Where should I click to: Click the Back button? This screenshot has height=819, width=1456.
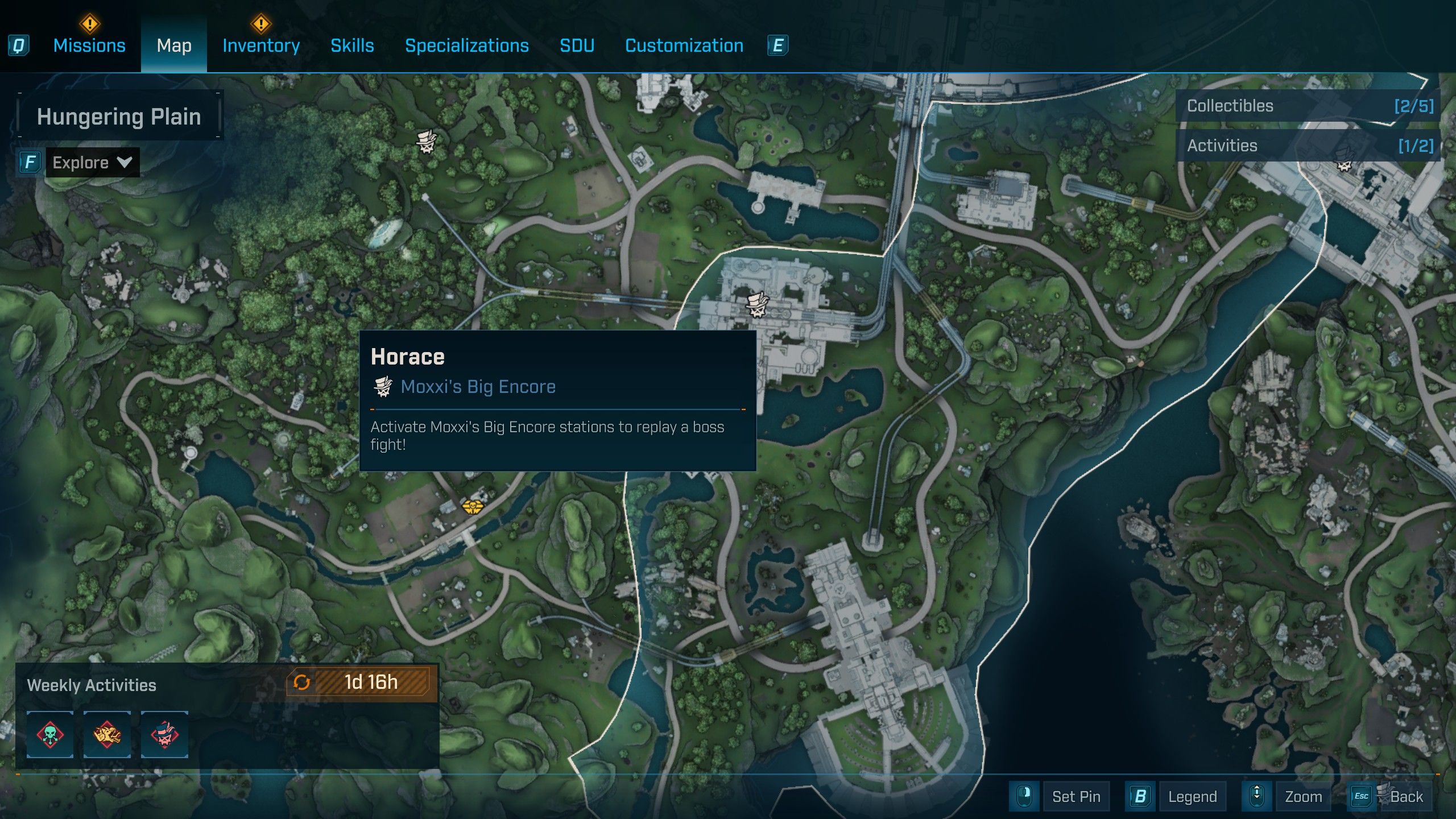1406,797
